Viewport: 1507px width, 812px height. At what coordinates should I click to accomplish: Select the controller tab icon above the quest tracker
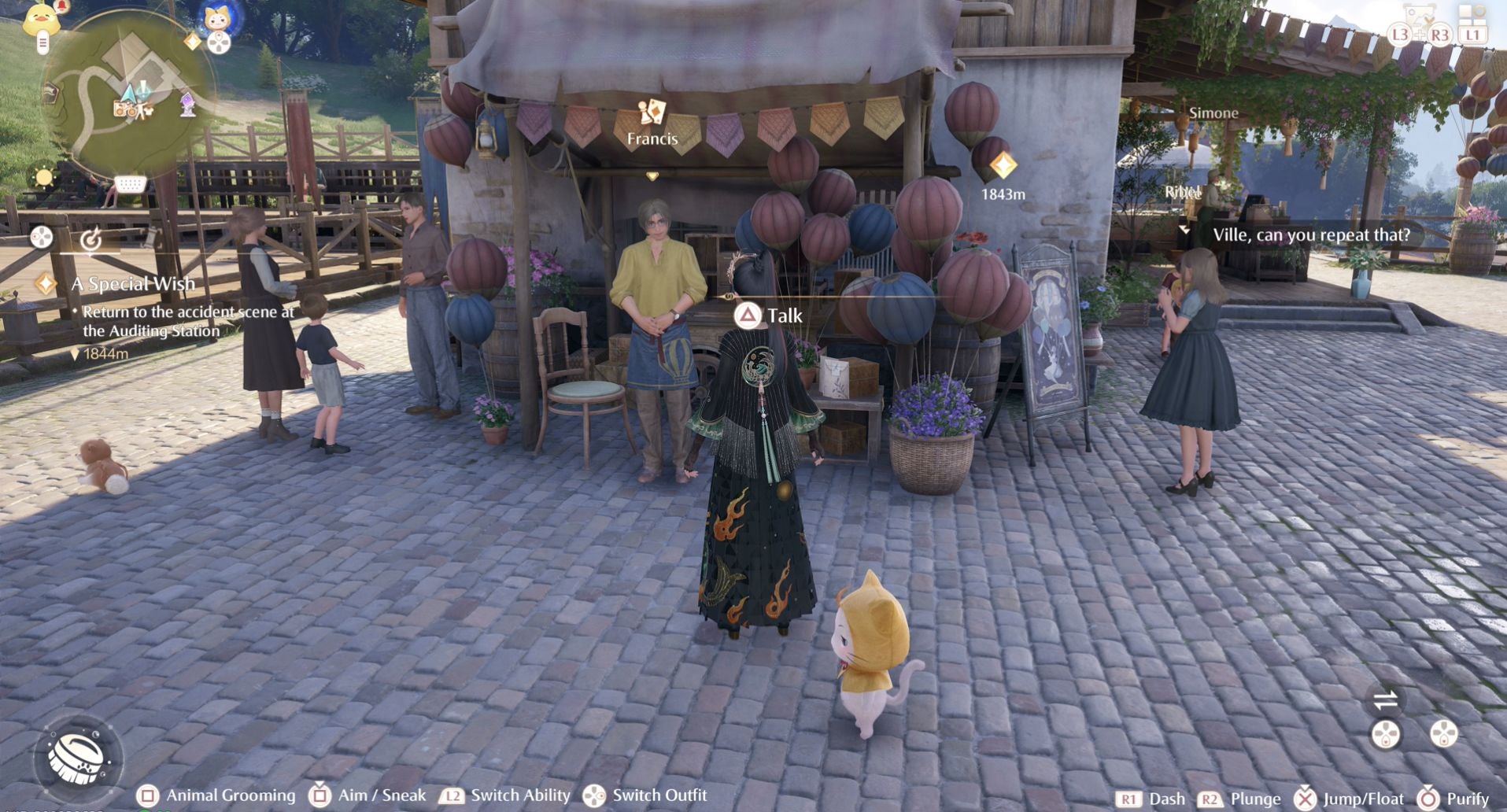pos(41,238)
